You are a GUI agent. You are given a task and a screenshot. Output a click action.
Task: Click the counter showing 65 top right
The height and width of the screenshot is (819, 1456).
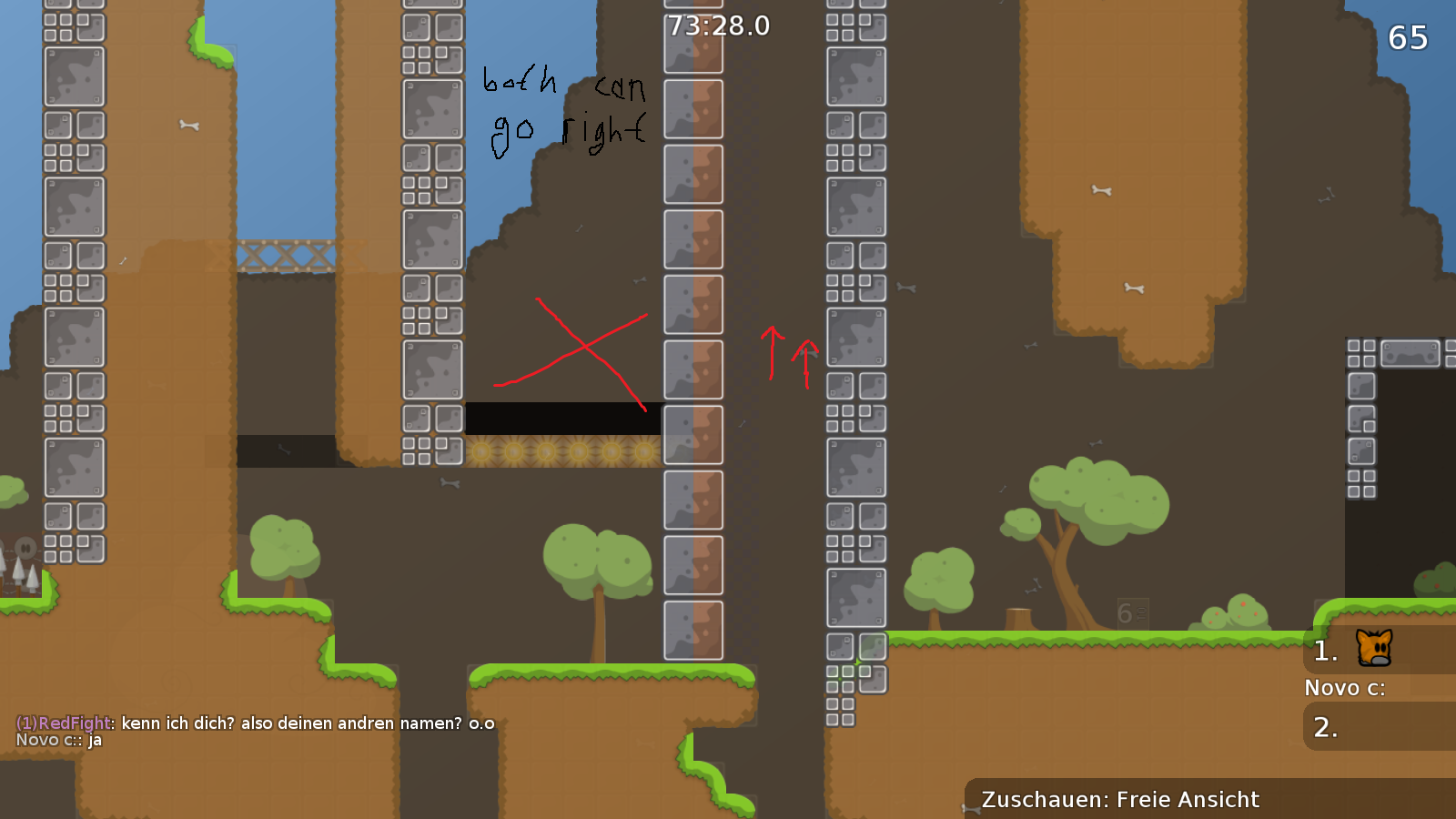coord(1407,39)
